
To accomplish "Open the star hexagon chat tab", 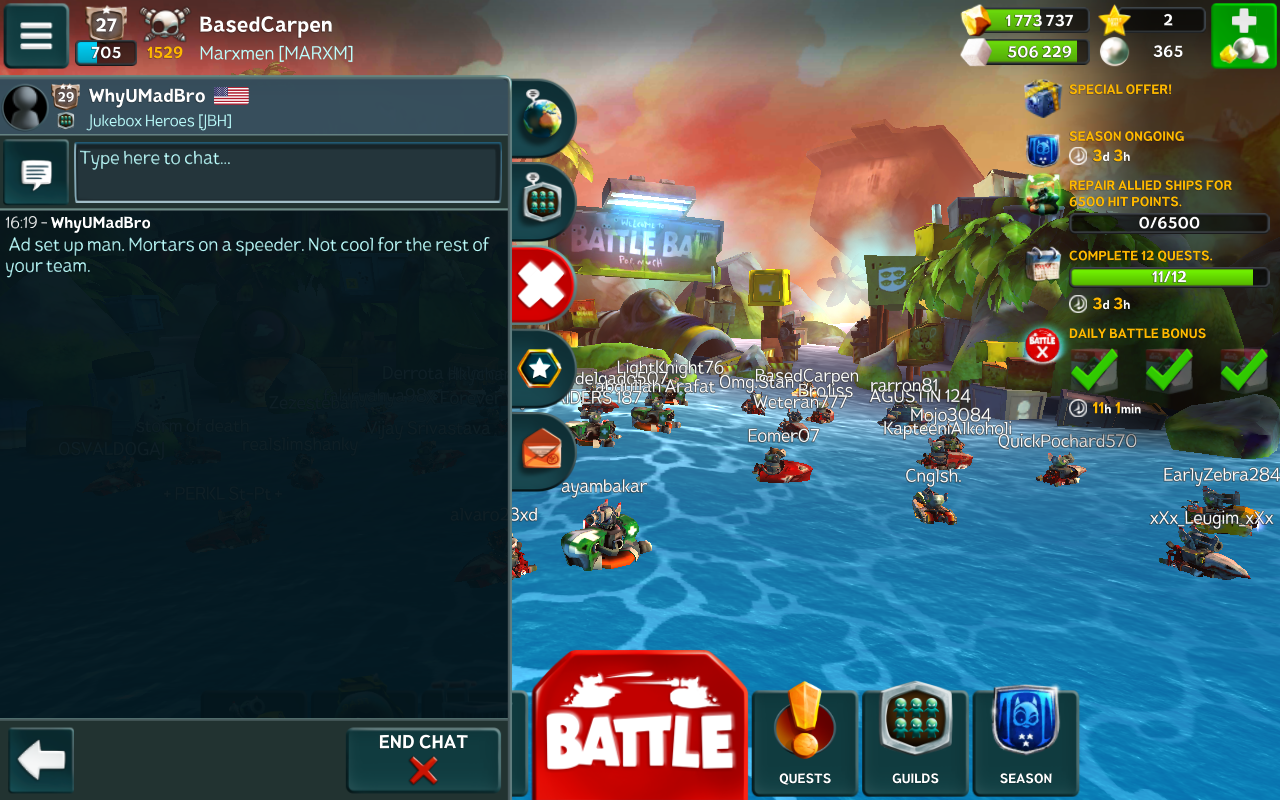I will (x=541, y=369).
